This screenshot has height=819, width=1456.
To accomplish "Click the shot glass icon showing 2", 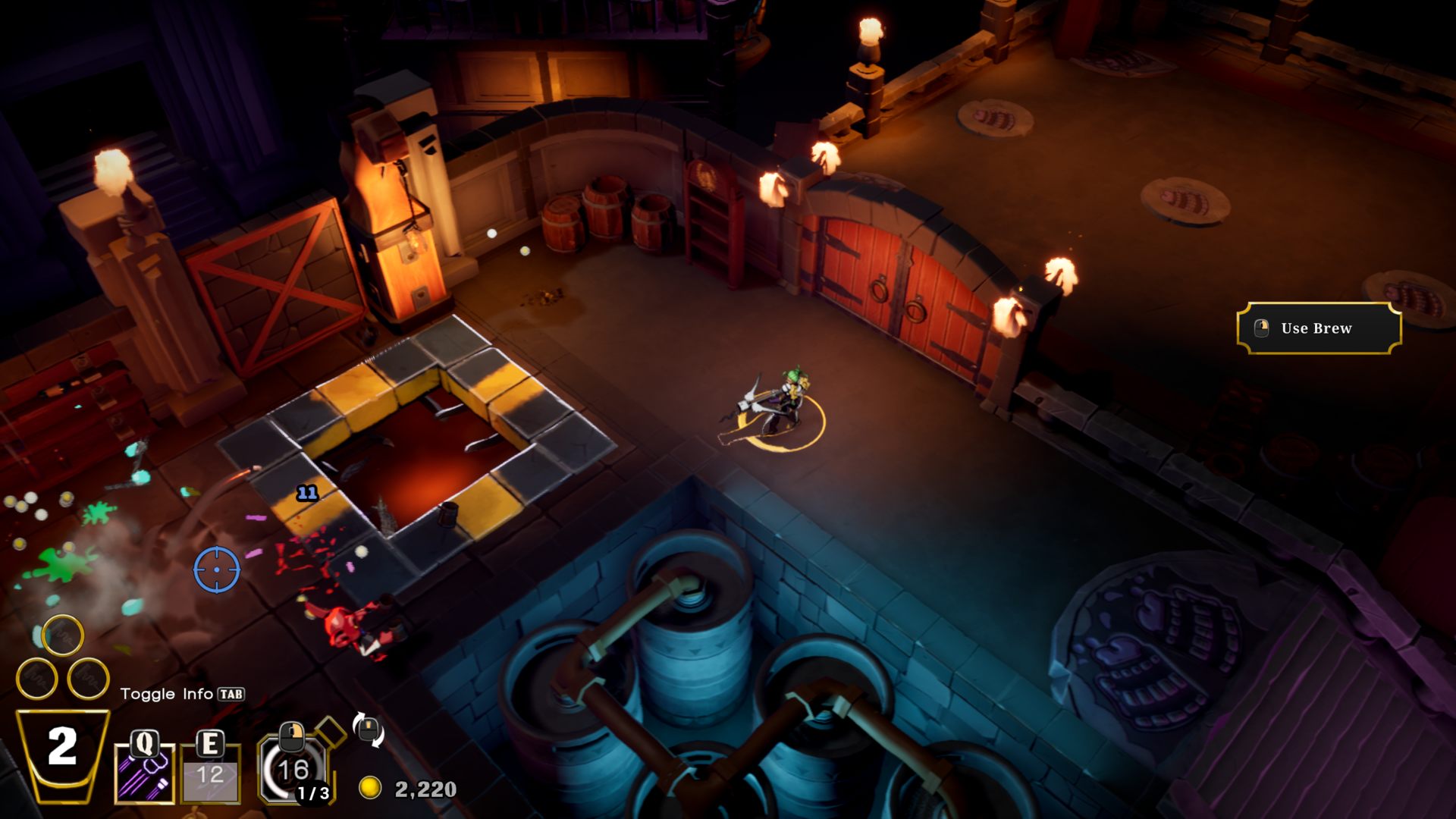I will click(x=62, y=755).
